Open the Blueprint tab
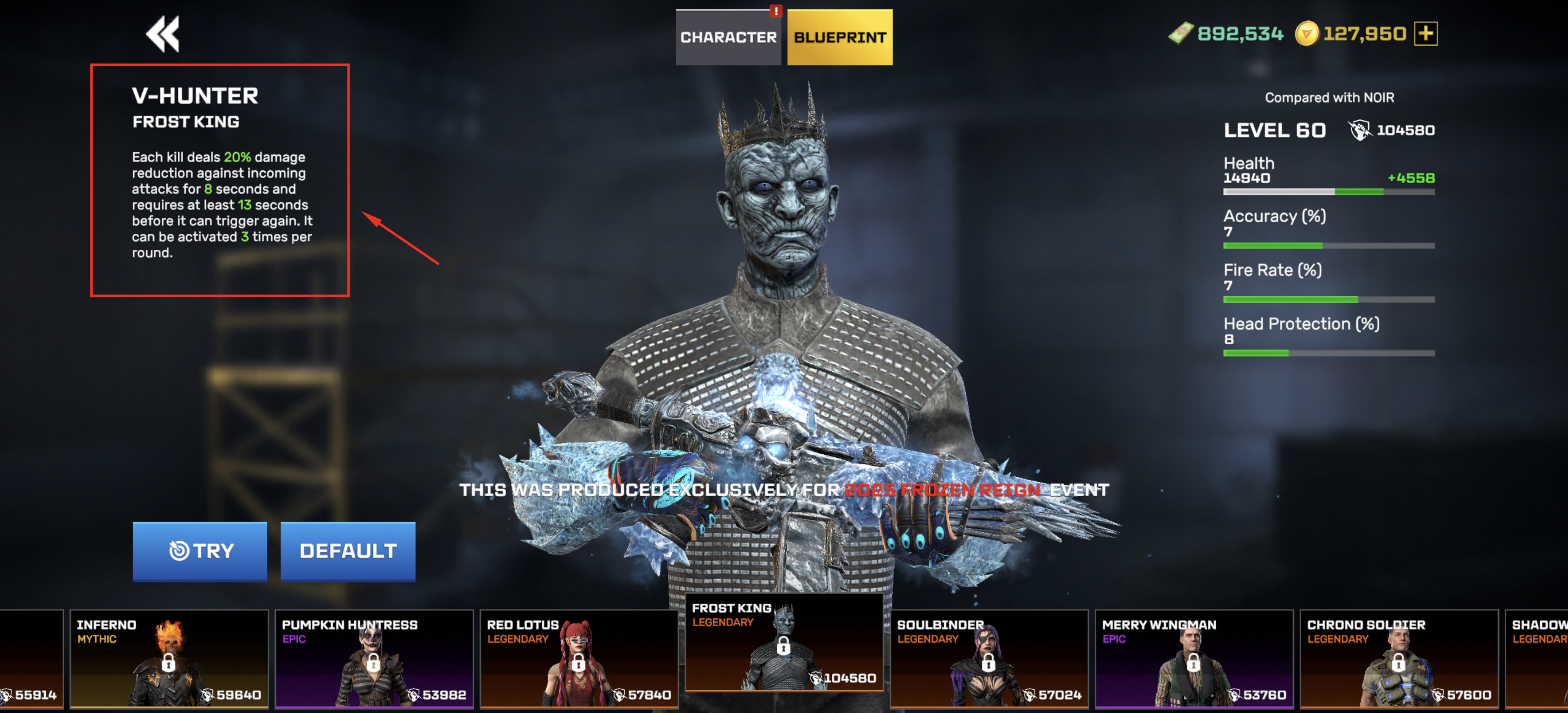The width and height of the screenshot is (1568, 713). [839, 37]
